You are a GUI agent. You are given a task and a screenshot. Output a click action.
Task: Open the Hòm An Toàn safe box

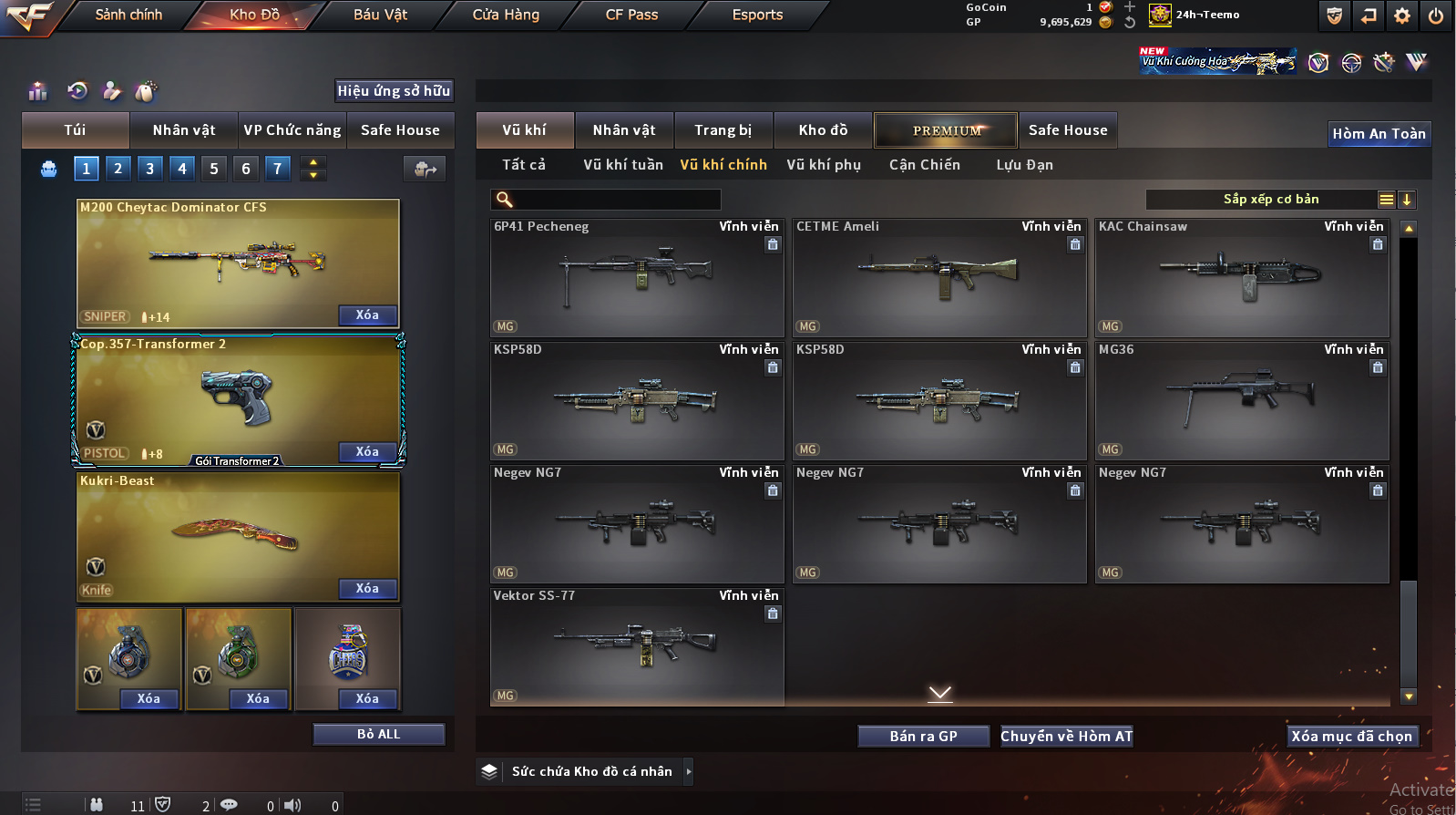[x=1379, y=134]
